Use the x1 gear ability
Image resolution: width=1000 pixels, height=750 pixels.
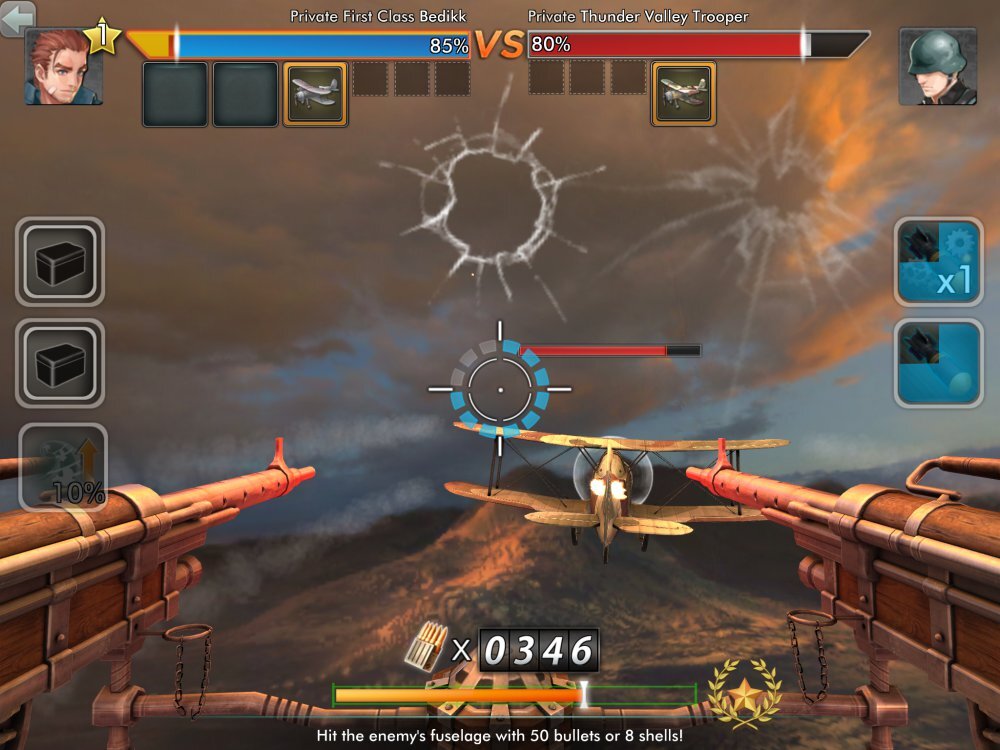click(938, 262)
